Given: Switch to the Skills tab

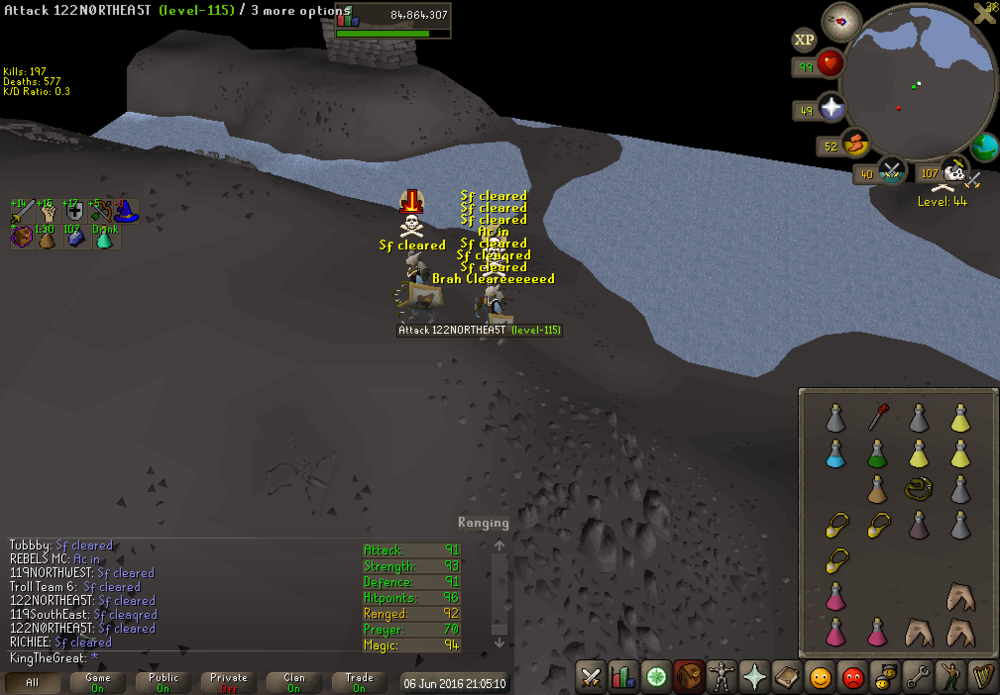Looking at the screenshot, I should tap(623, 677).
